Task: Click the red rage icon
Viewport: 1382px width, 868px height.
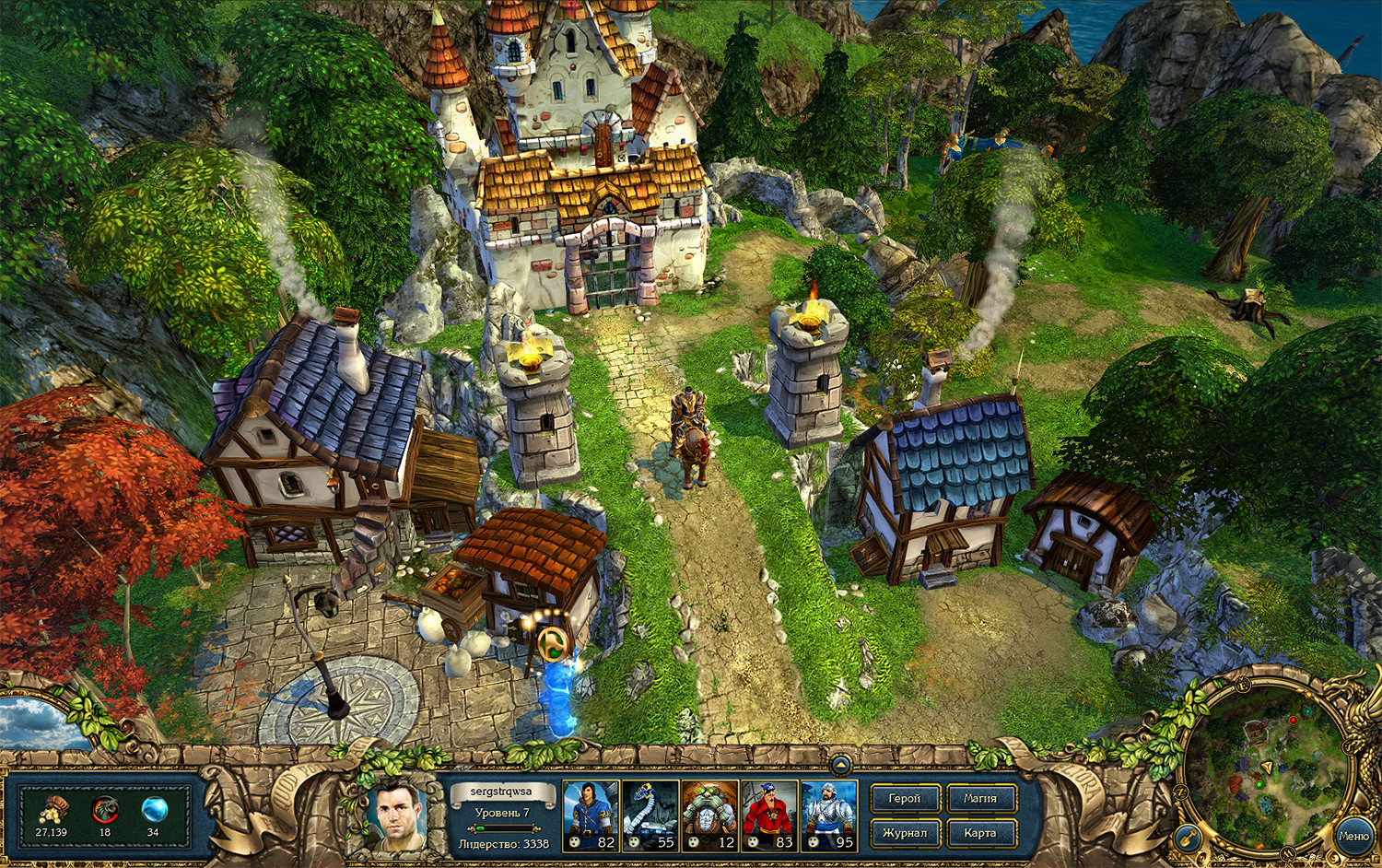Action: [x=105, y=810]
